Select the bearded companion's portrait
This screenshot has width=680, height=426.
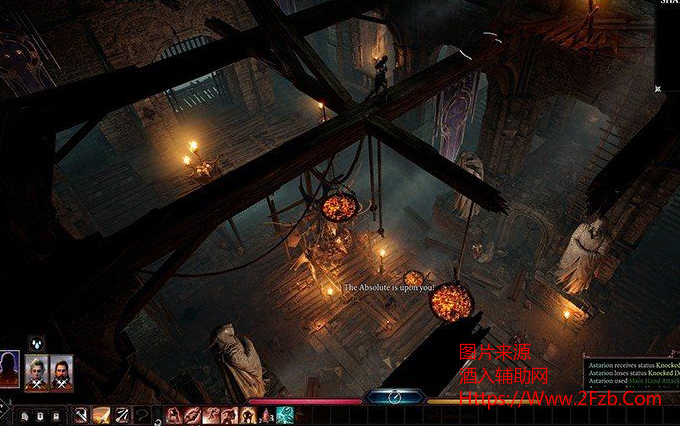61,371
